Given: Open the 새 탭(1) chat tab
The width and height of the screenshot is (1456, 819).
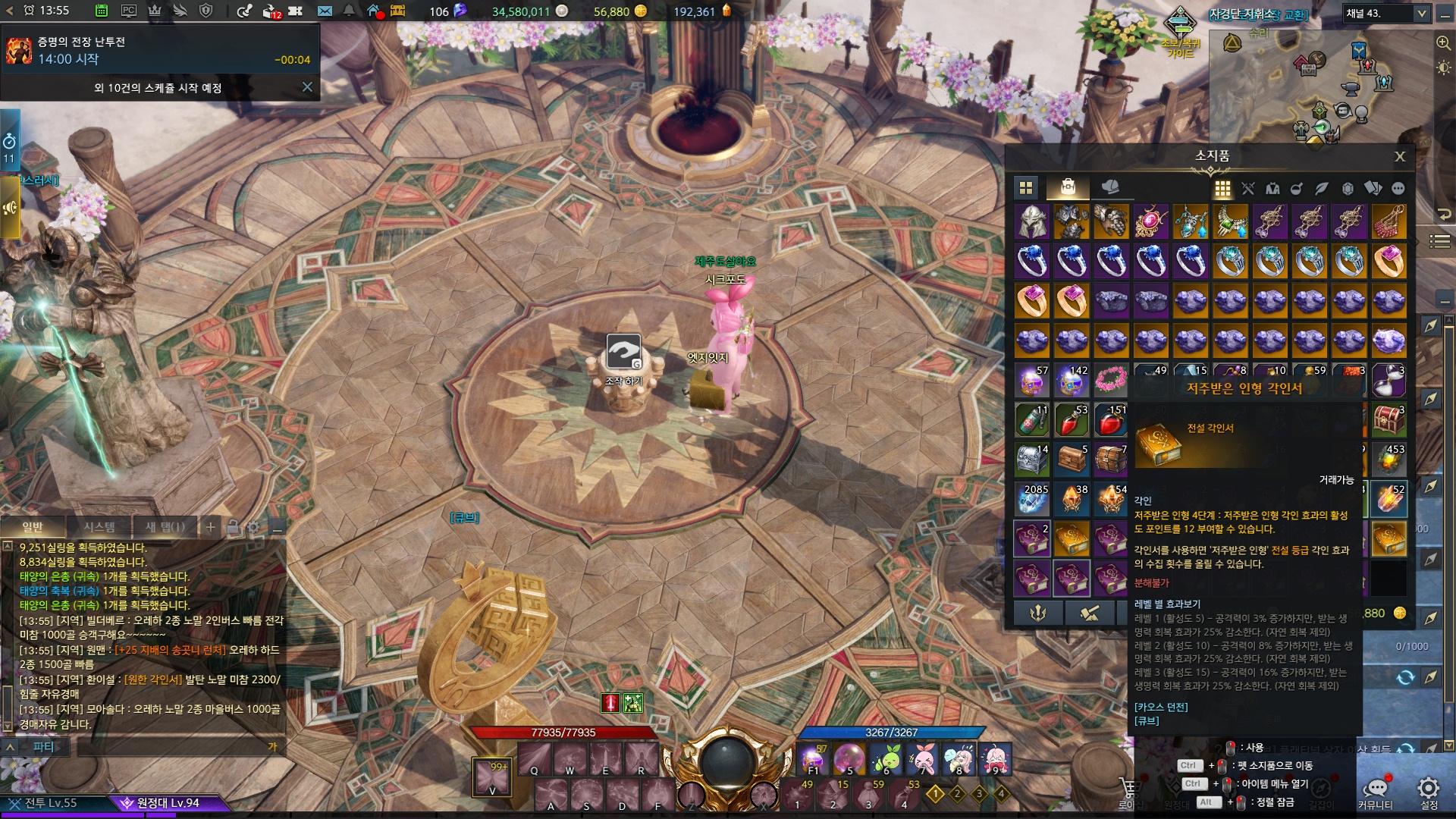Looking at the screenshot, I should point(165,526).
